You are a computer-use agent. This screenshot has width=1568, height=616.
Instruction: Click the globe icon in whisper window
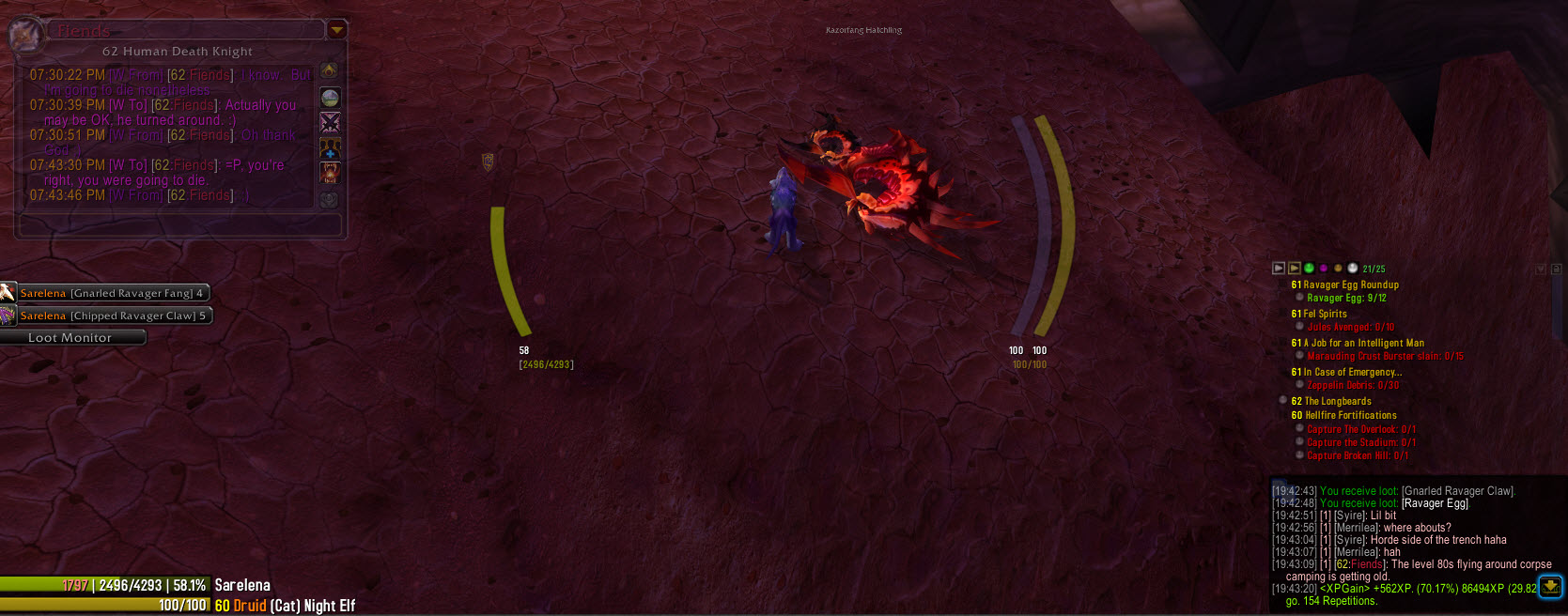pyautogui.click(x=330, y=98)
